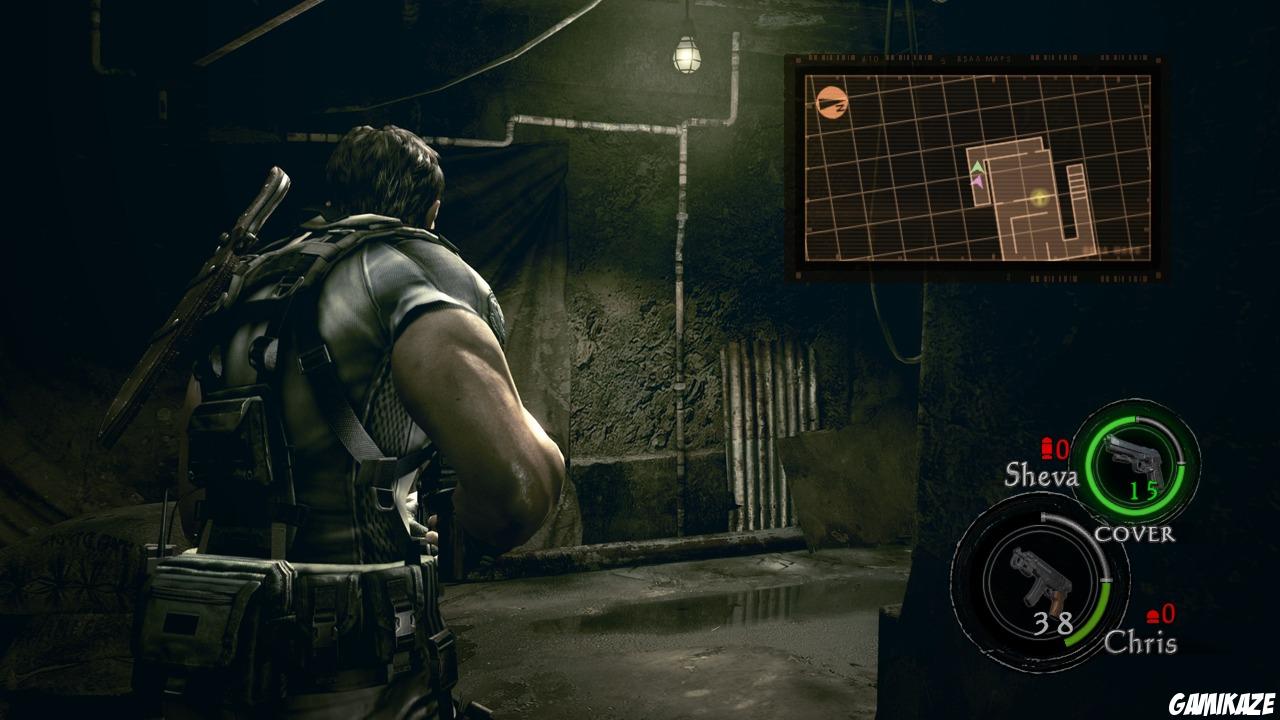Click the yellow objective marker on the minimap
This screenshot has height=720, width=1280.
(x=1037, y=198)
